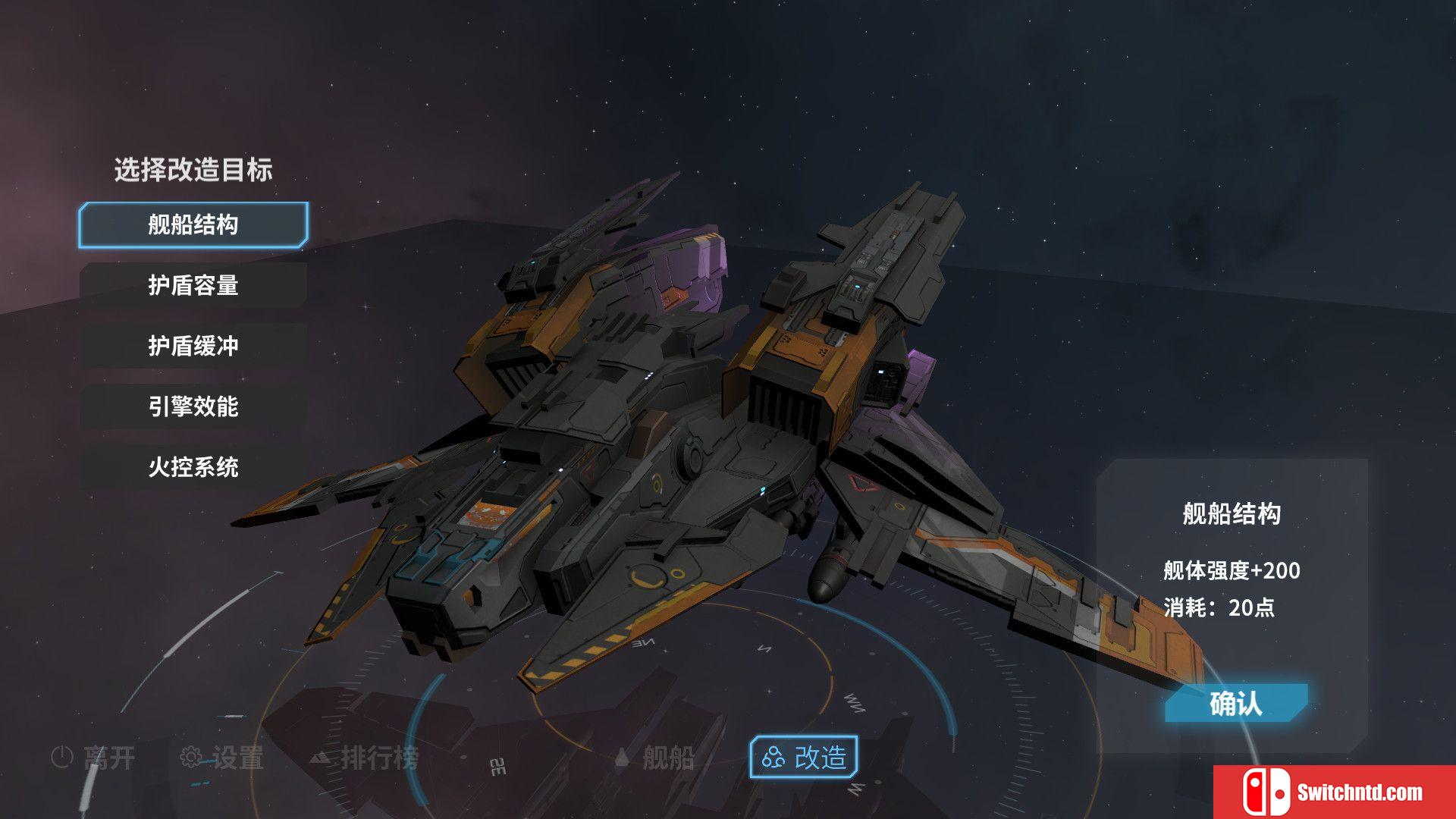This screenshot has width=1456, height=819.
Task: Select the 舰船结构 upgrade target
Action: (x=193, y=225)
